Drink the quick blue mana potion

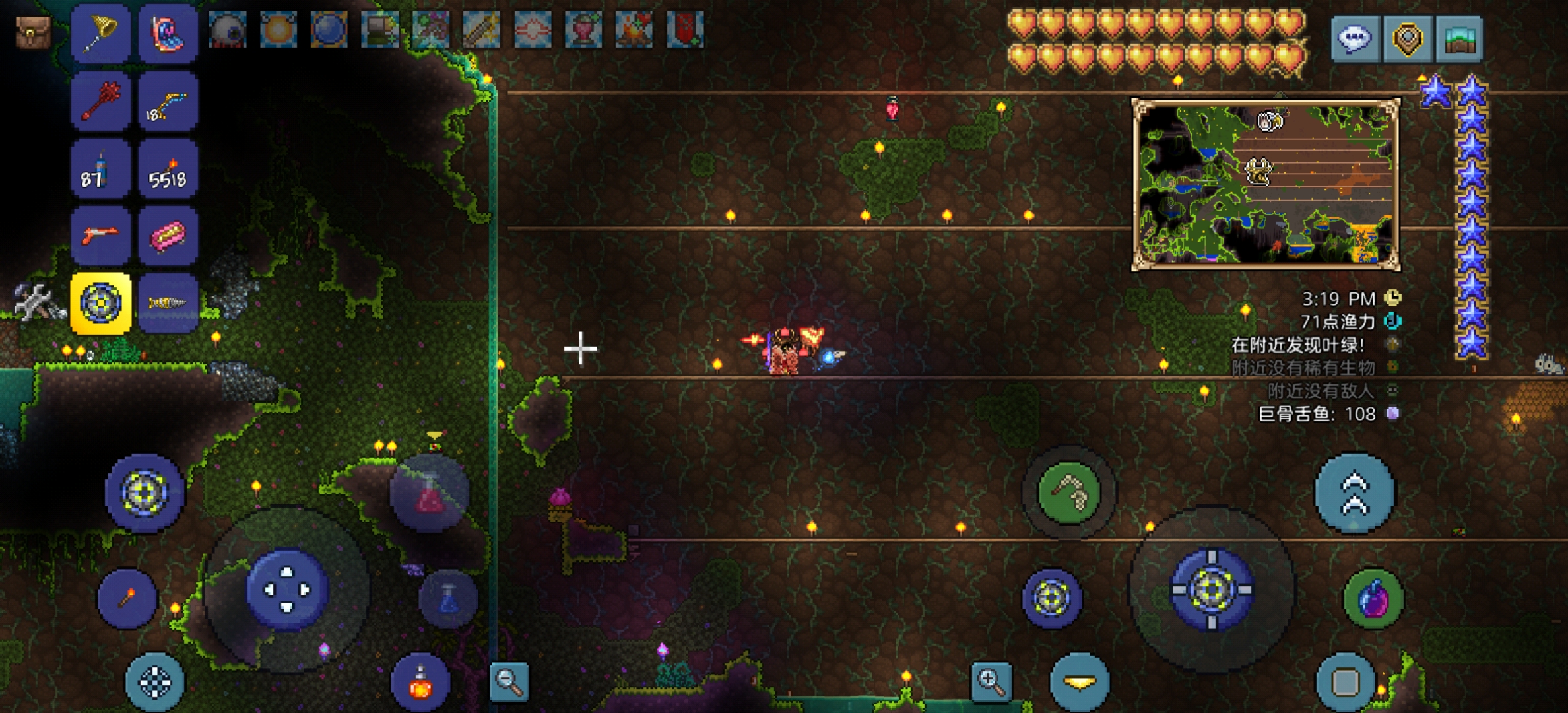449,598
